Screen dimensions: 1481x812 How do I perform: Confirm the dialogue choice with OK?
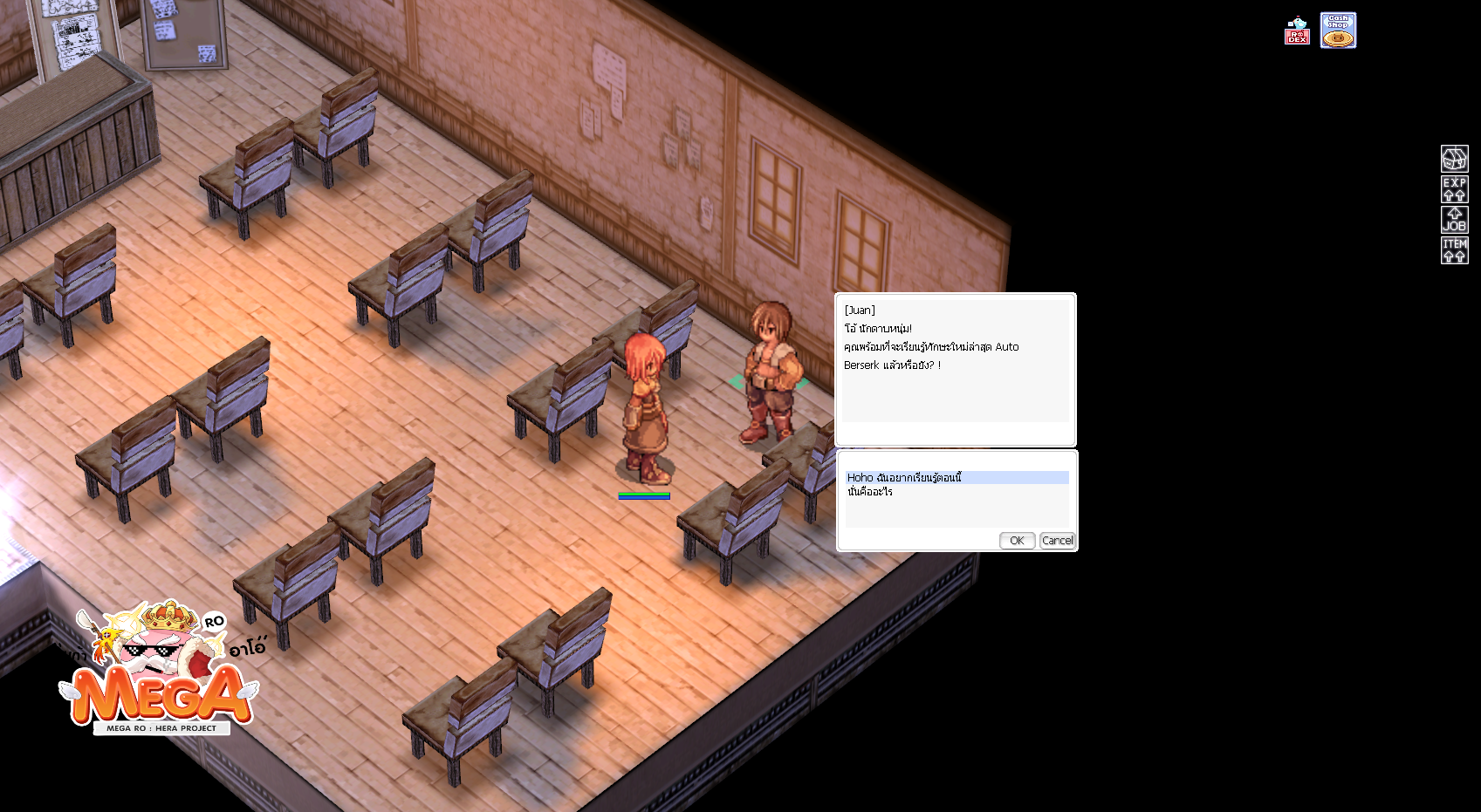pyautogui.click(x=1017, y=541)
